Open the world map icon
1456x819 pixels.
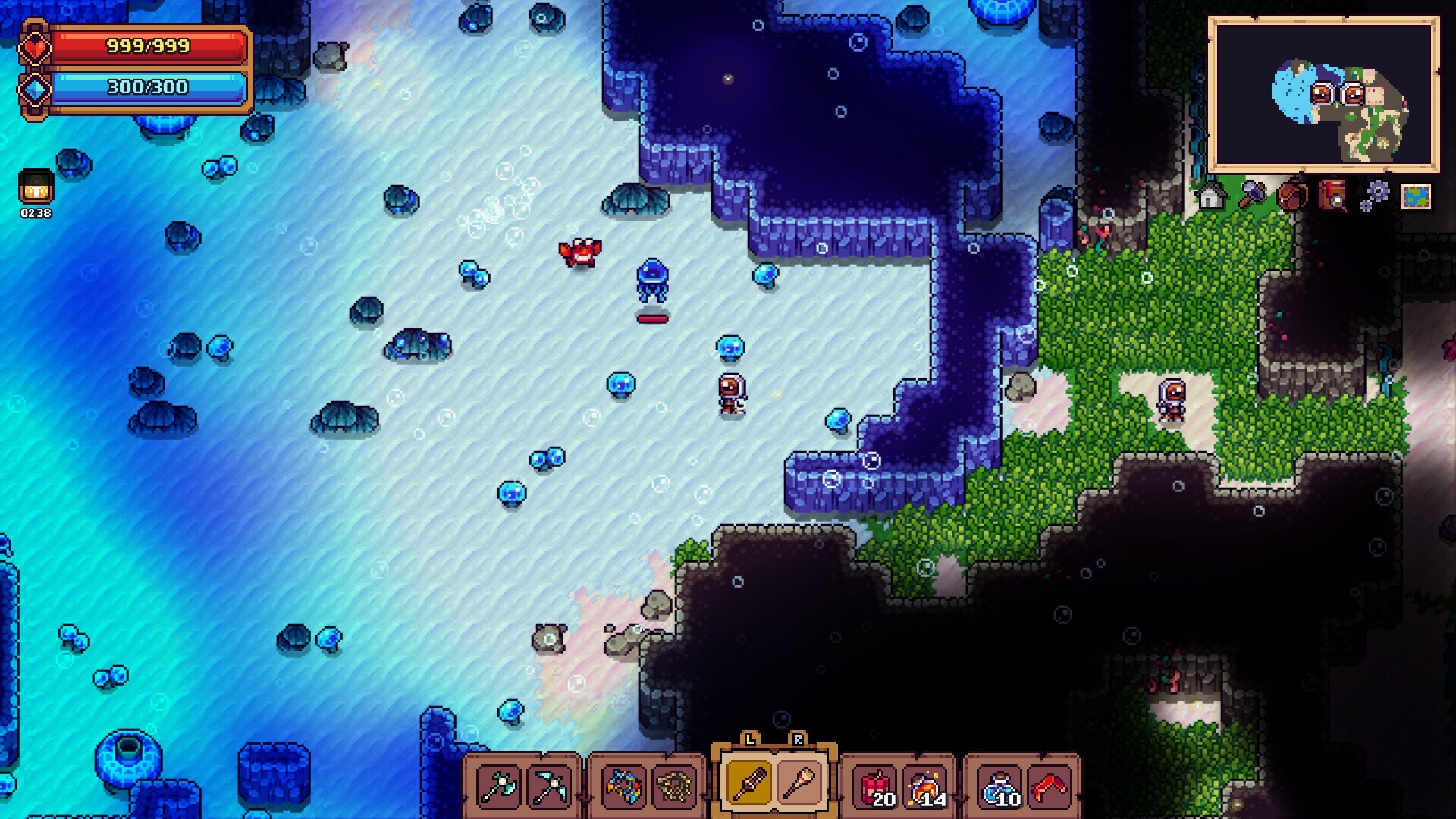pyautogui.click(x=1417, y=196)
